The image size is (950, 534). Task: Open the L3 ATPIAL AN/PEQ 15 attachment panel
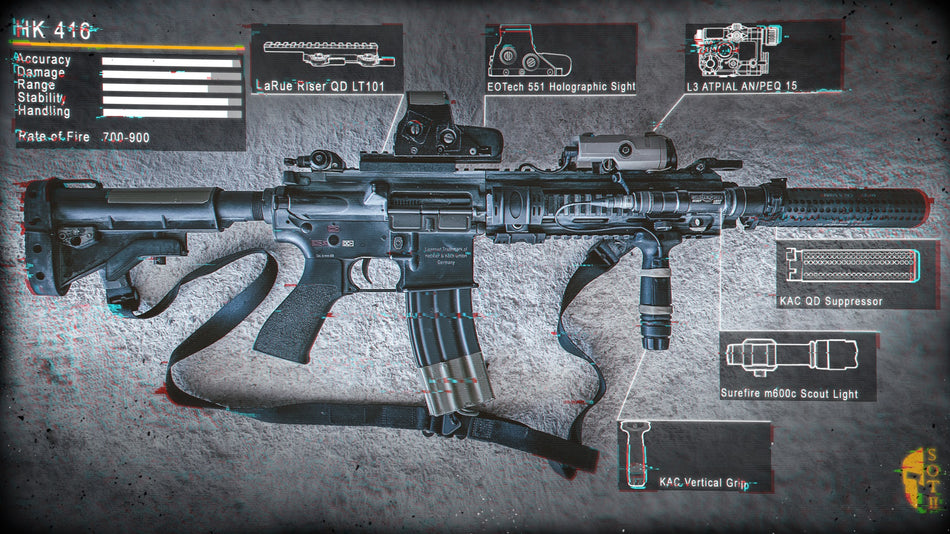coord(763,58)
